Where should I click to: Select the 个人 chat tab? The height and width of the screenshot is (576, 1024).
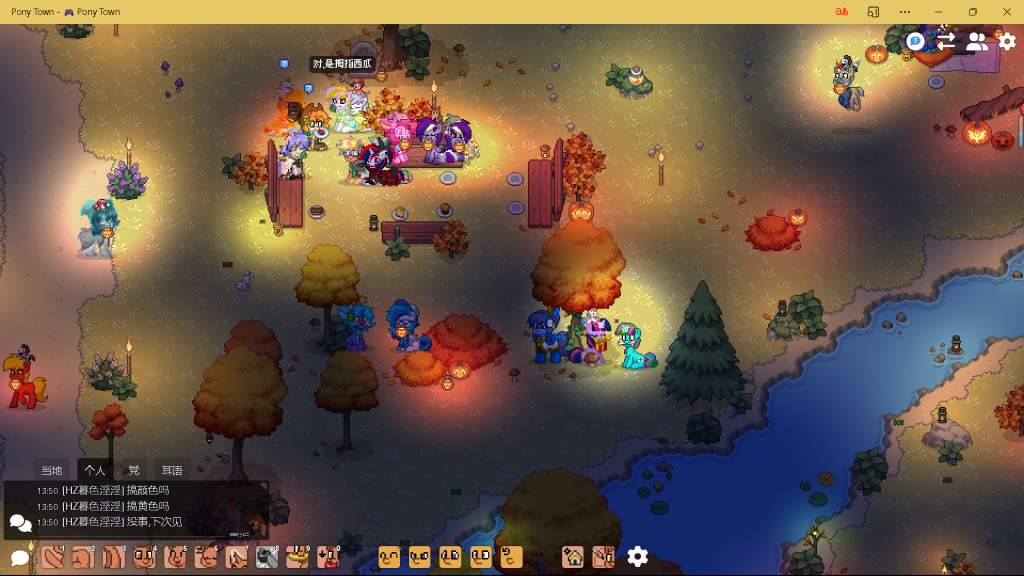coord(95,470)
